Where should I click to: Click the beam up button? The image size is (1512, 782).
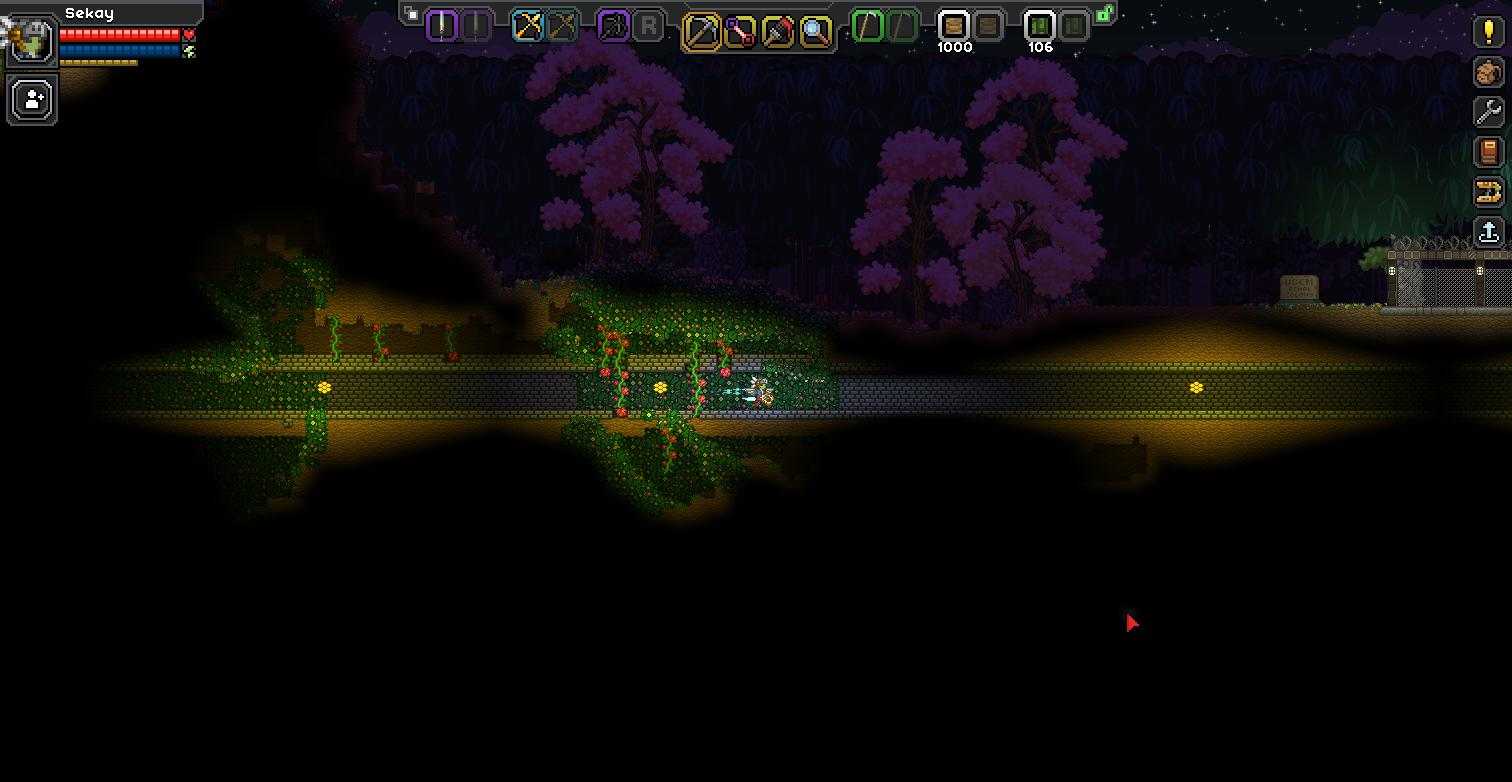pyautogui.click(x=1489, y=232)
